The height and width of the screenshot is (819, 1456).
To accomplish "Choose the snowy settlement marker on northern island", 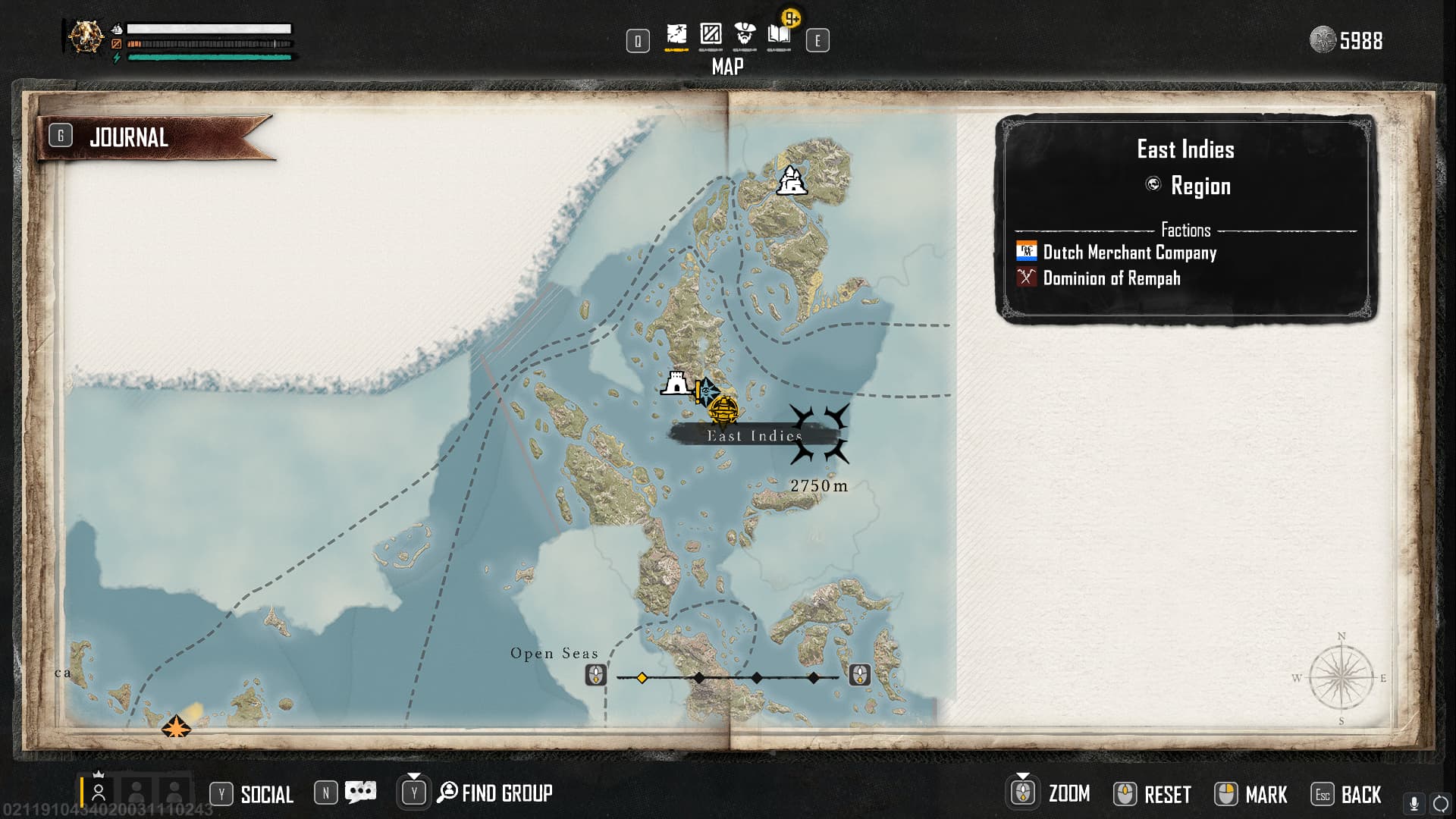I will coord(792,181).
